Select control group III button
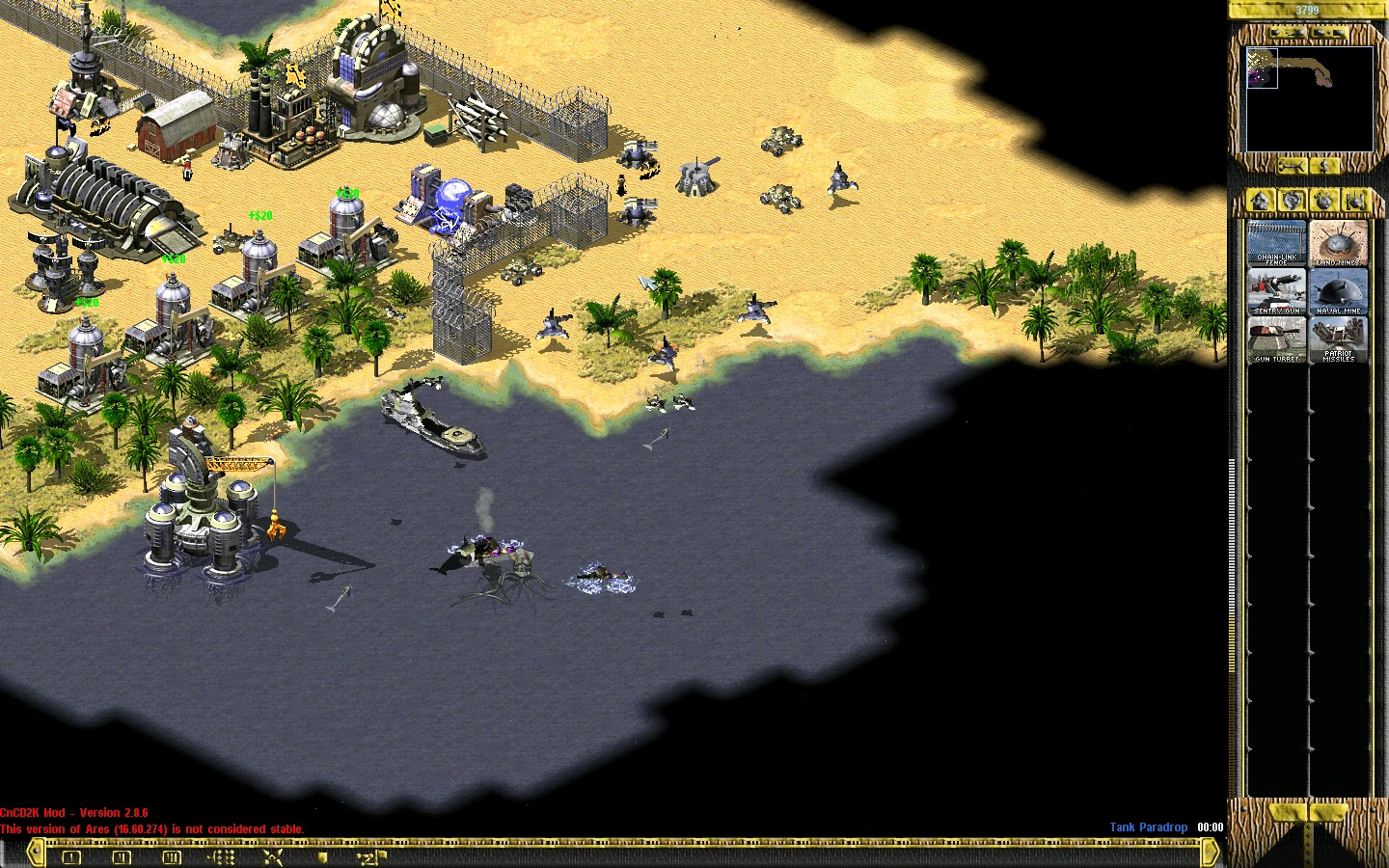This screenshot has height=868, width=1389. pos(172,855)
